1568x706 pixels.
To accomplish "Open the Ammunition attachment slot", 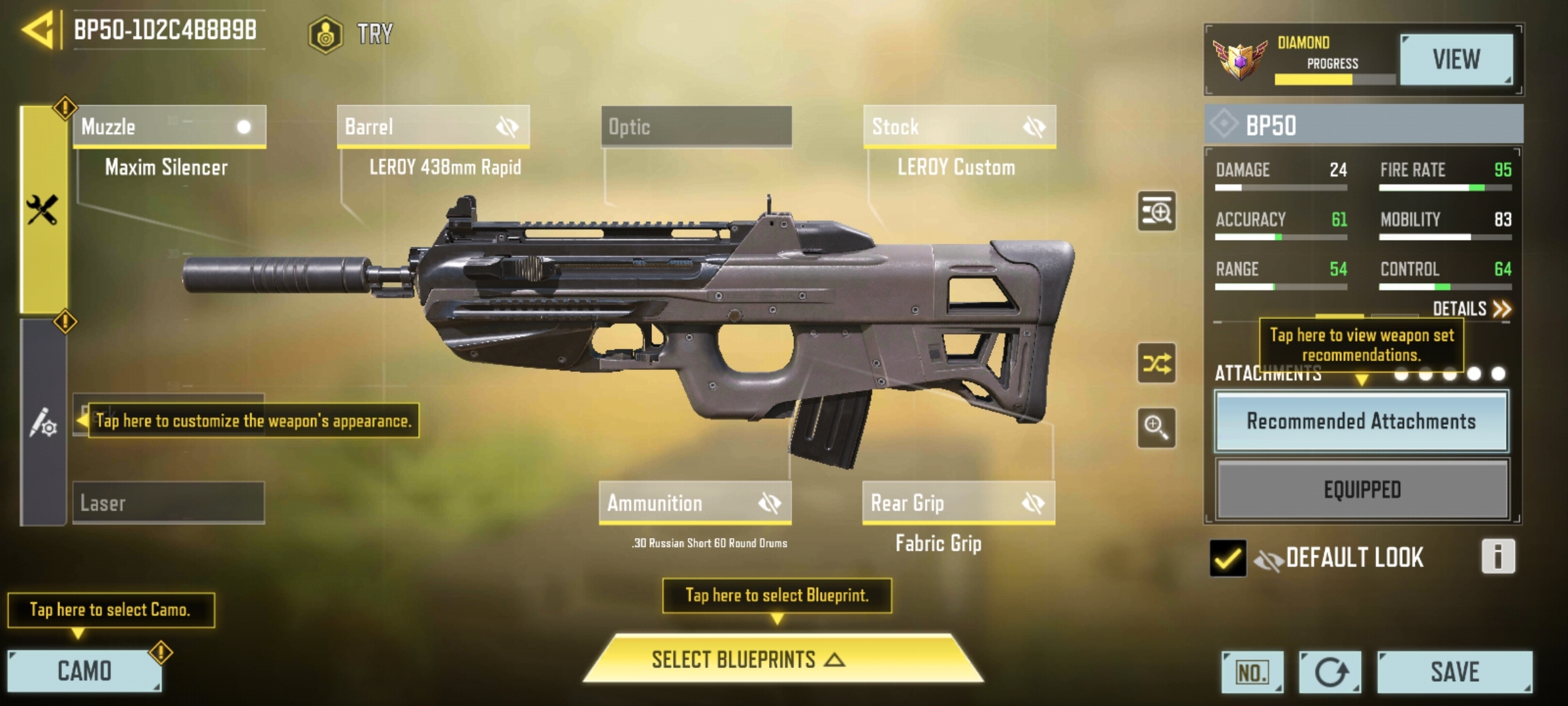I will [x=695, y=503].
